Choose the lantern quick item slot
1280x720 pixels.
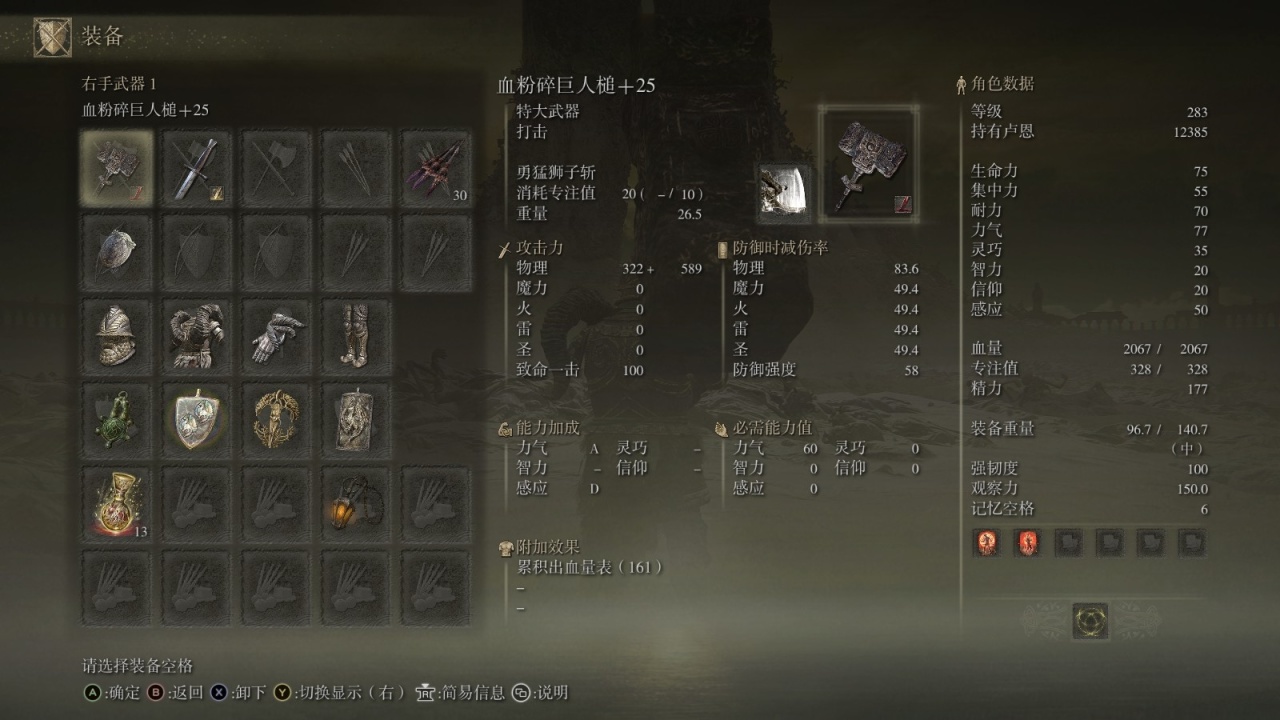coord(356,504)
